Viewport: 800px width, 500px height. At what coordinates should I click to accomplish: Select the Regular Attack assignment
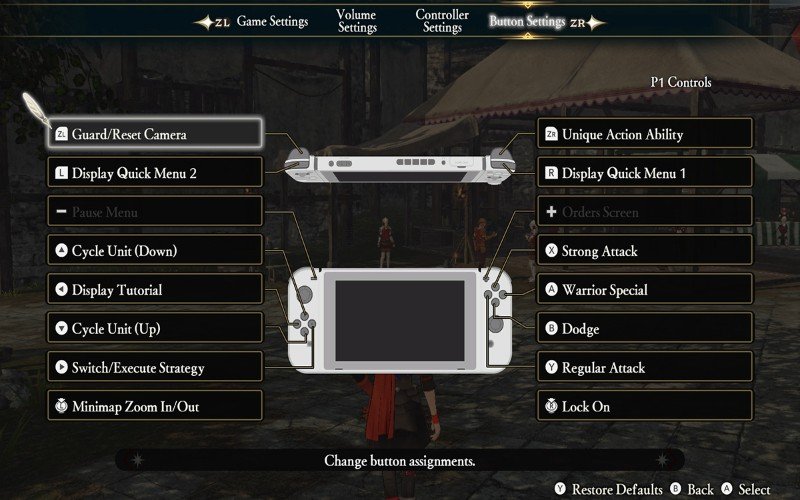click(645, 367)
